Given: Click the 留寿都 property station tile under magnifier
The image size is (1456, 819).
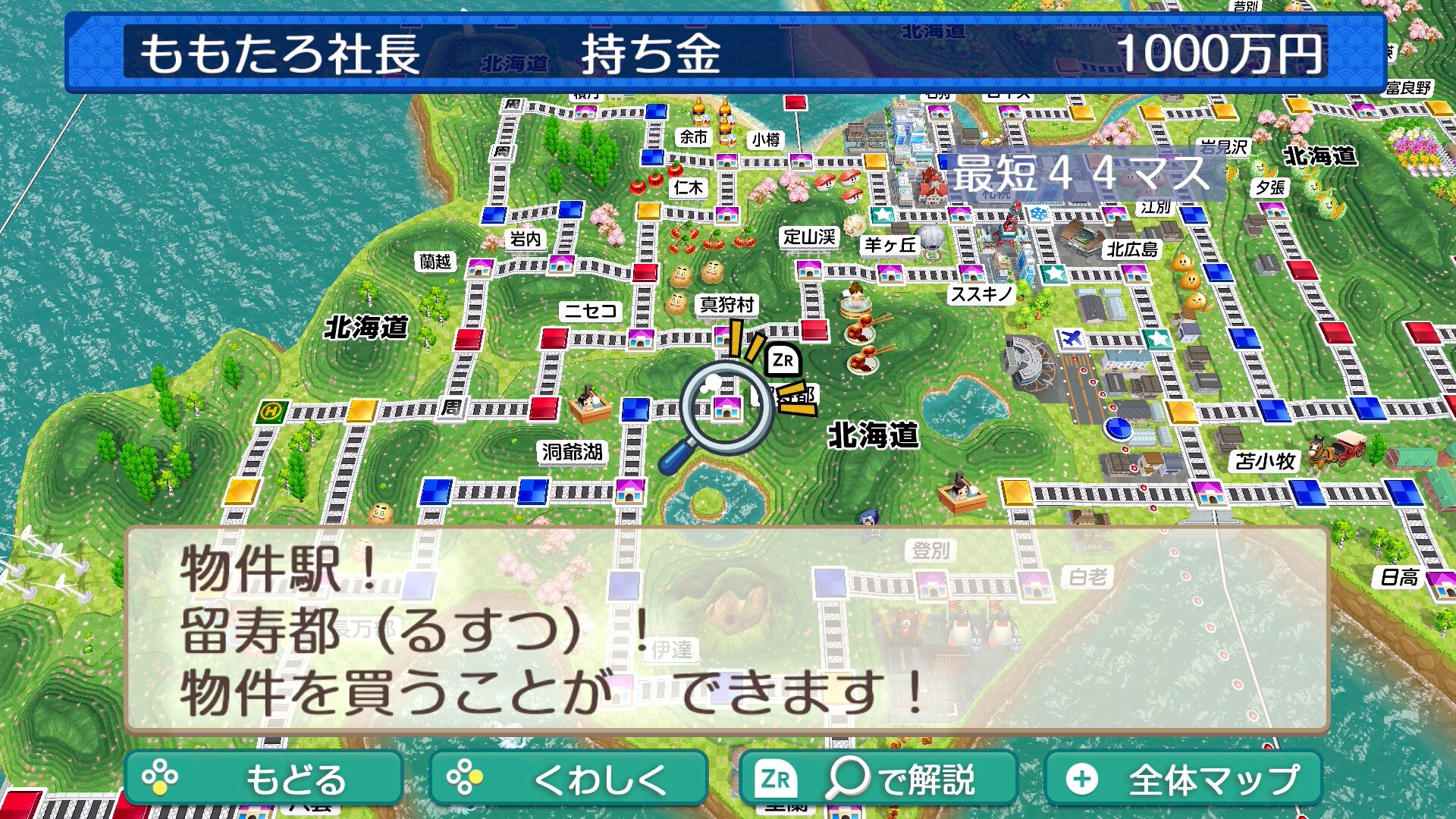Looking at the screenshot, I should tap(726, 409).
